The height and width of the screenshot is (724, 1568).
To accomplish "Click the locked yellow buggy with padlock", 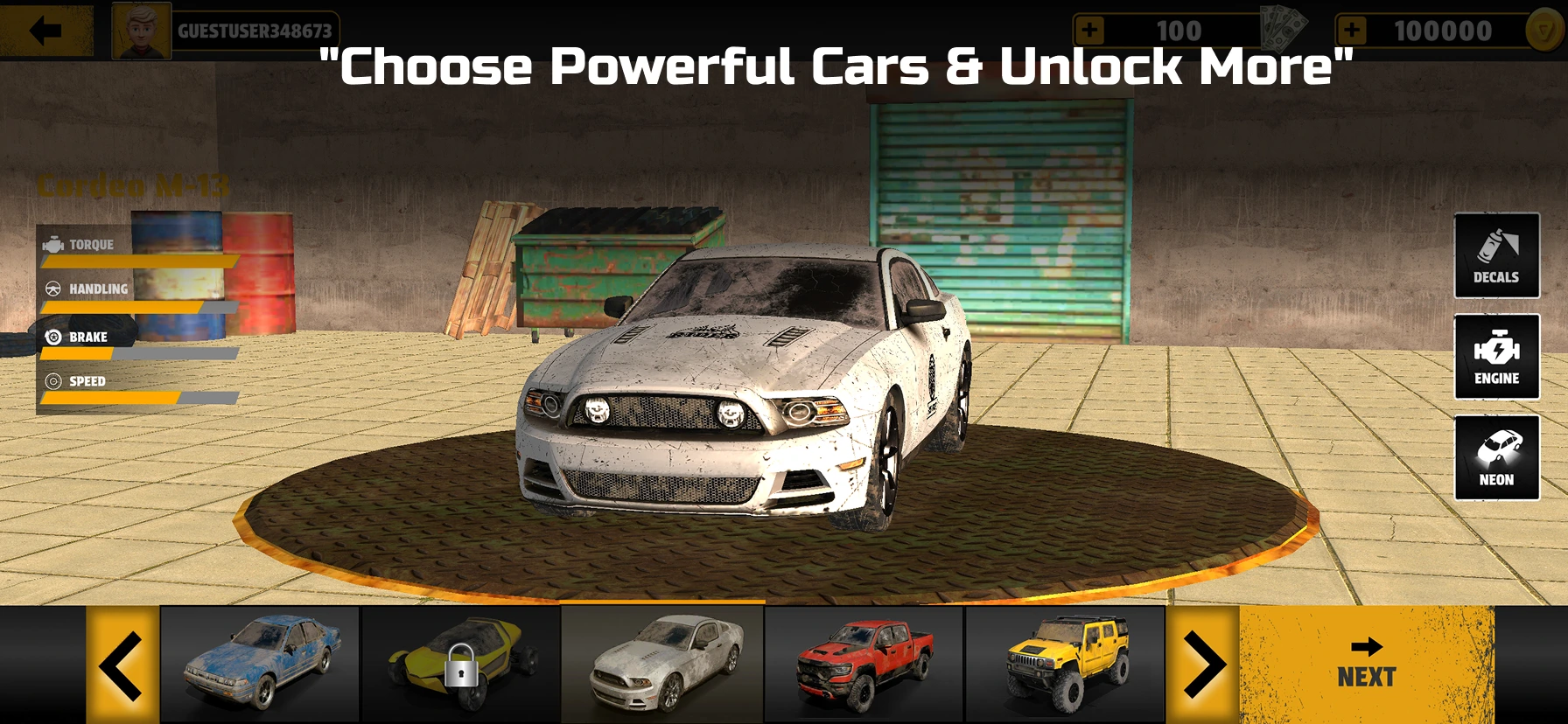I will click(461, 667).
